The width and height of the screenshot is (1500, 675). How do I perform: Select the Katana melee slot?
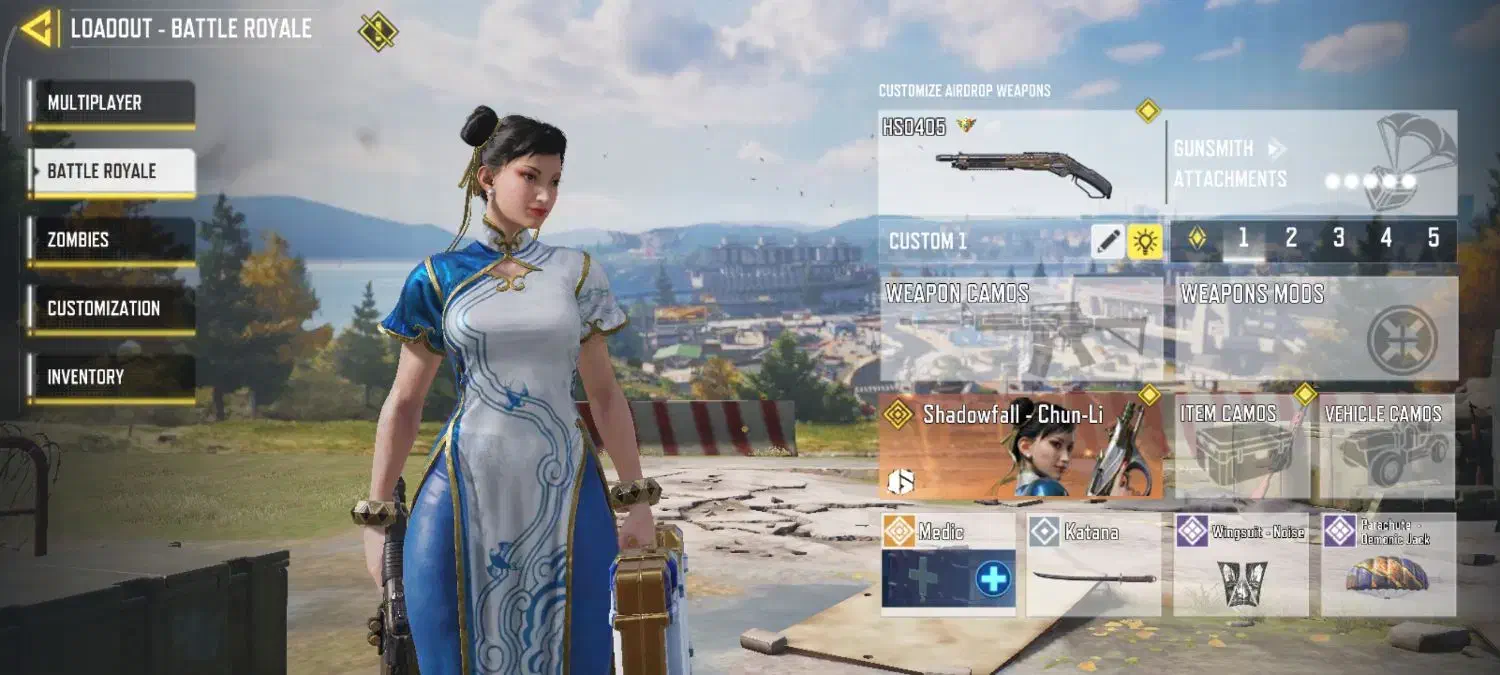pyautogui.click(x=1094, y=565)
